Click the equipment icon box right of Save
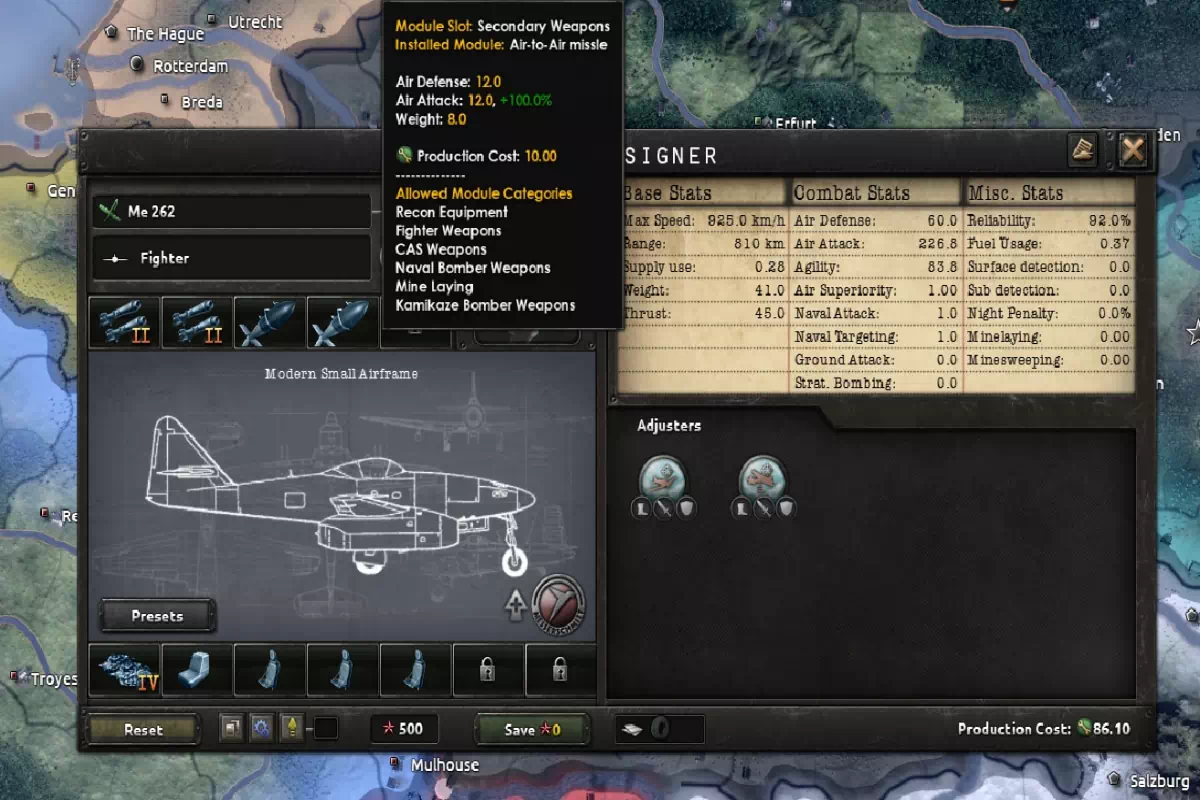The height and width of the screenshot is (800, 1200). (x=658, y=729)
